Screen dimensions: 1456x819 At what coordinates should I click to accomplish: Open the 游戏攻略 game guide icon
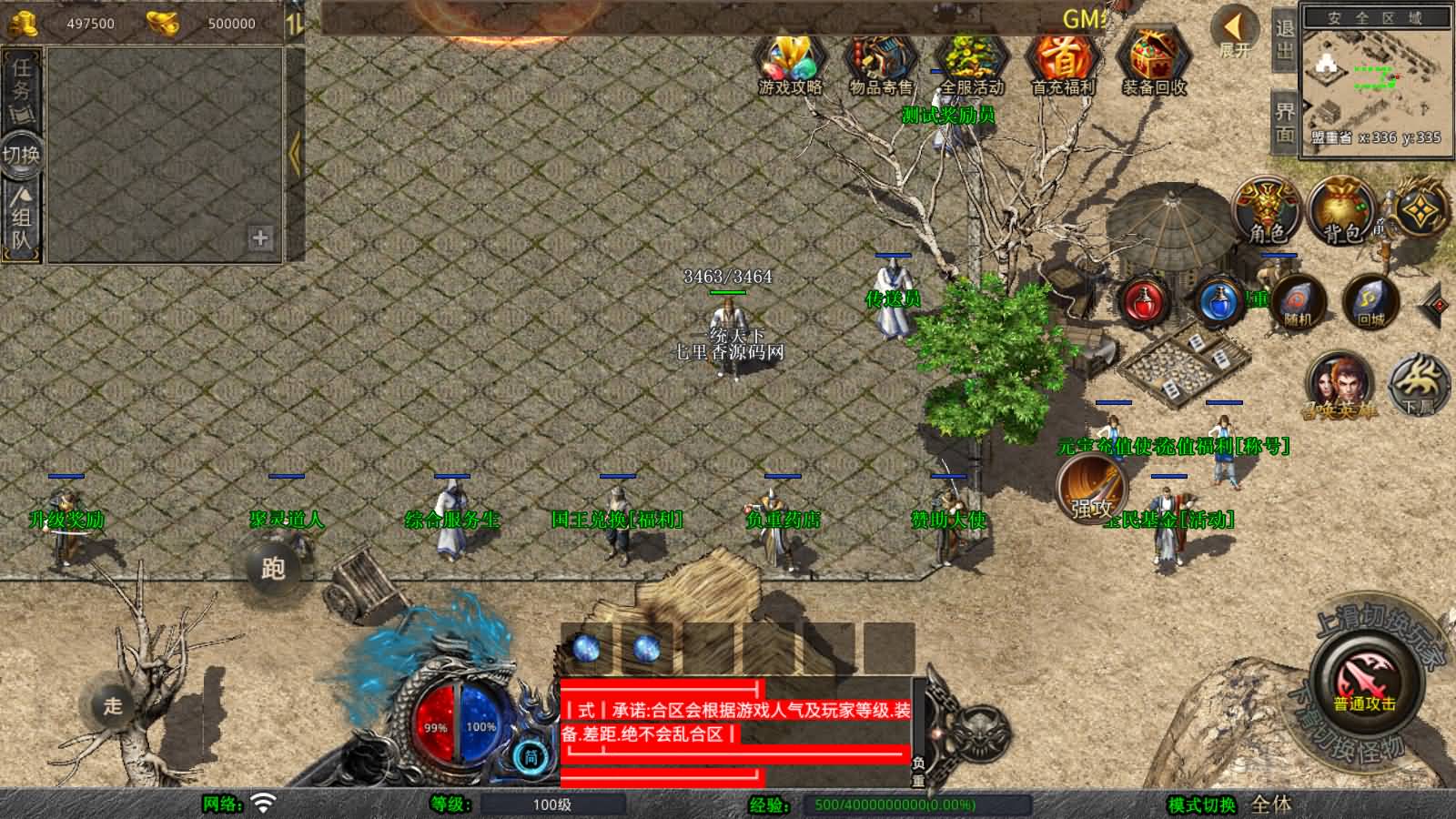point(790,59)
